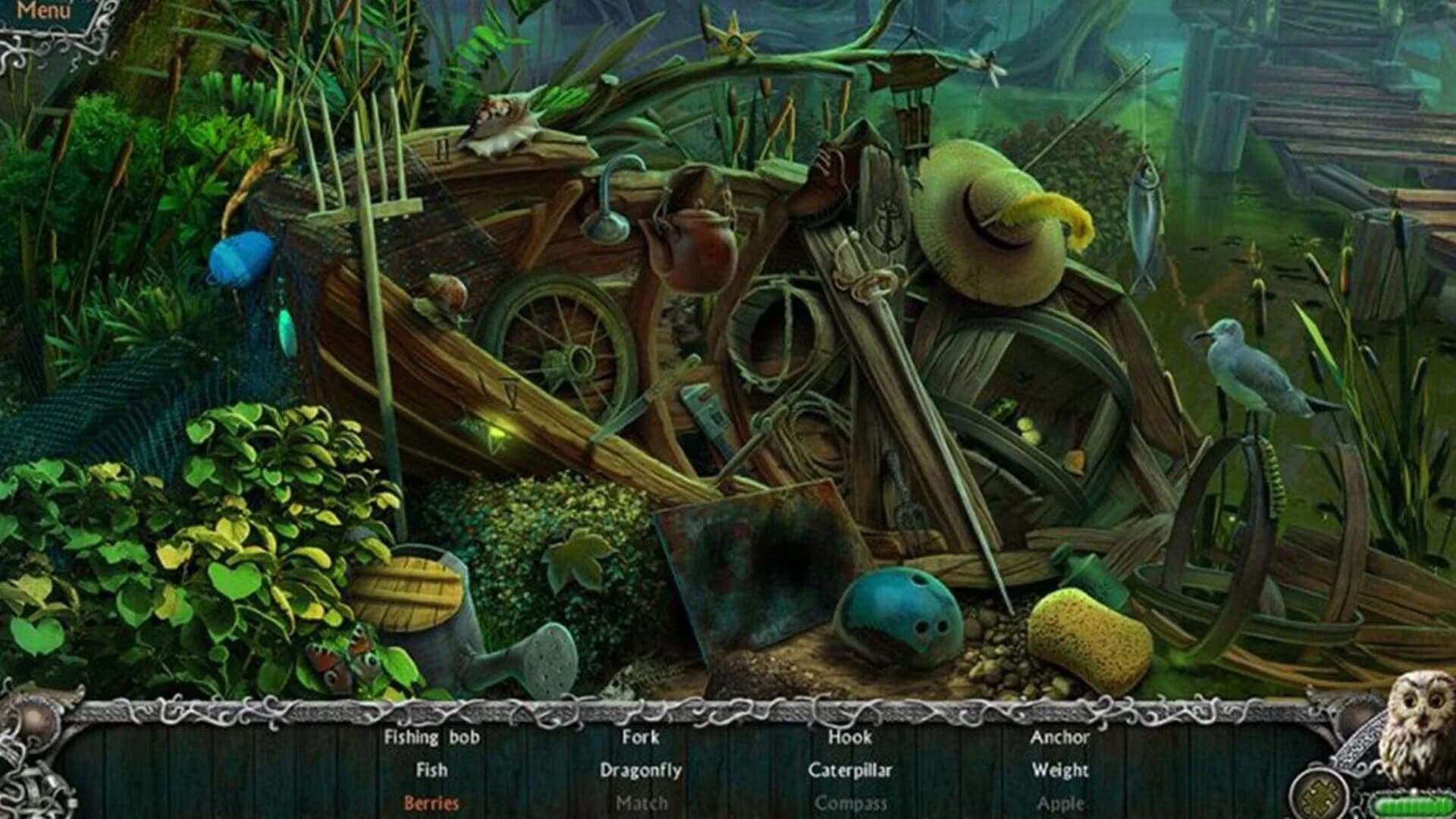Select 'Fishing bob' in the word list
The image size is (1456, 819).
coord(432,738)
